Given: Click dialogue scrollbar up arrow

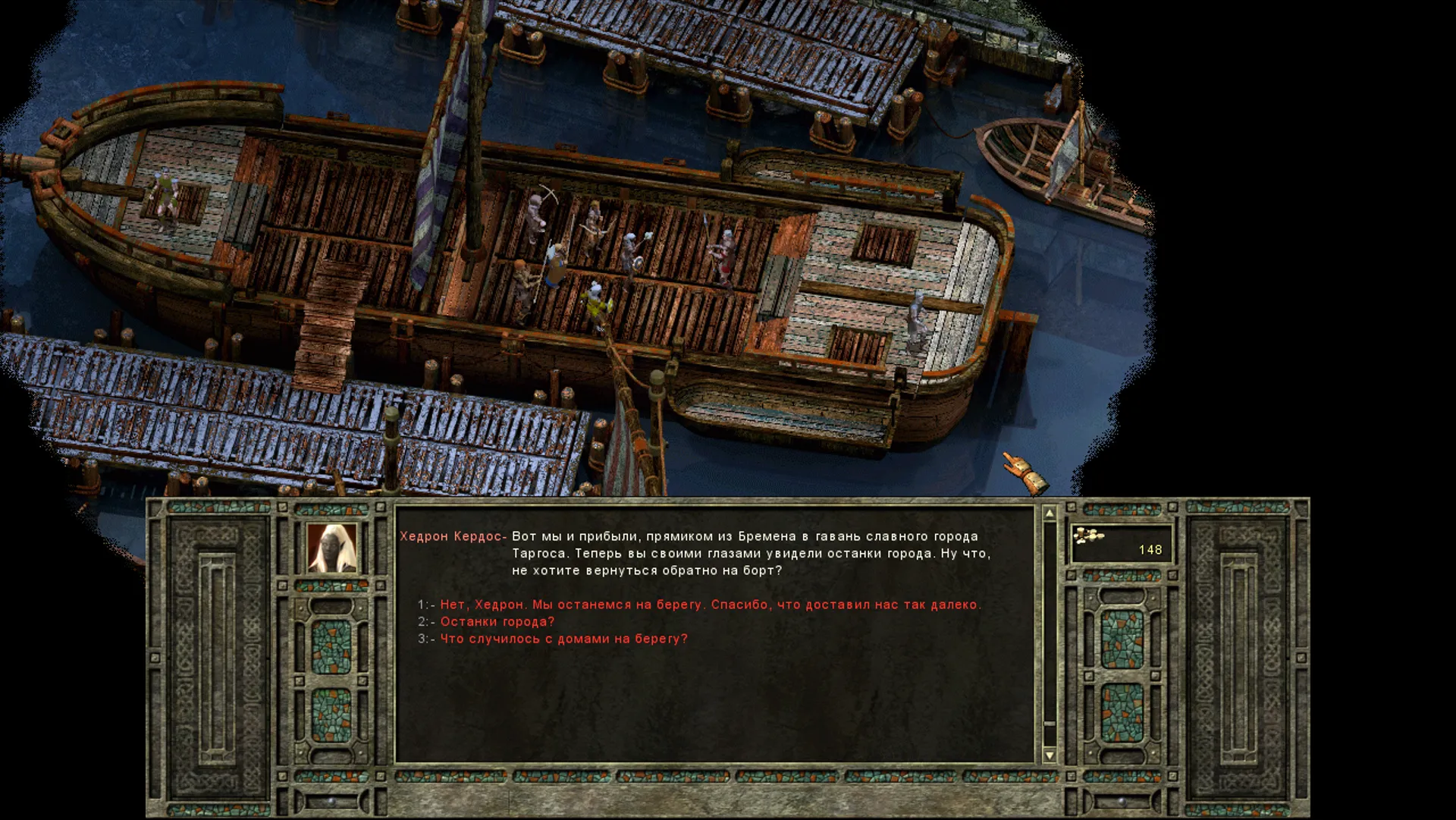Looking at the screenshot, I should click(1050, 514).
